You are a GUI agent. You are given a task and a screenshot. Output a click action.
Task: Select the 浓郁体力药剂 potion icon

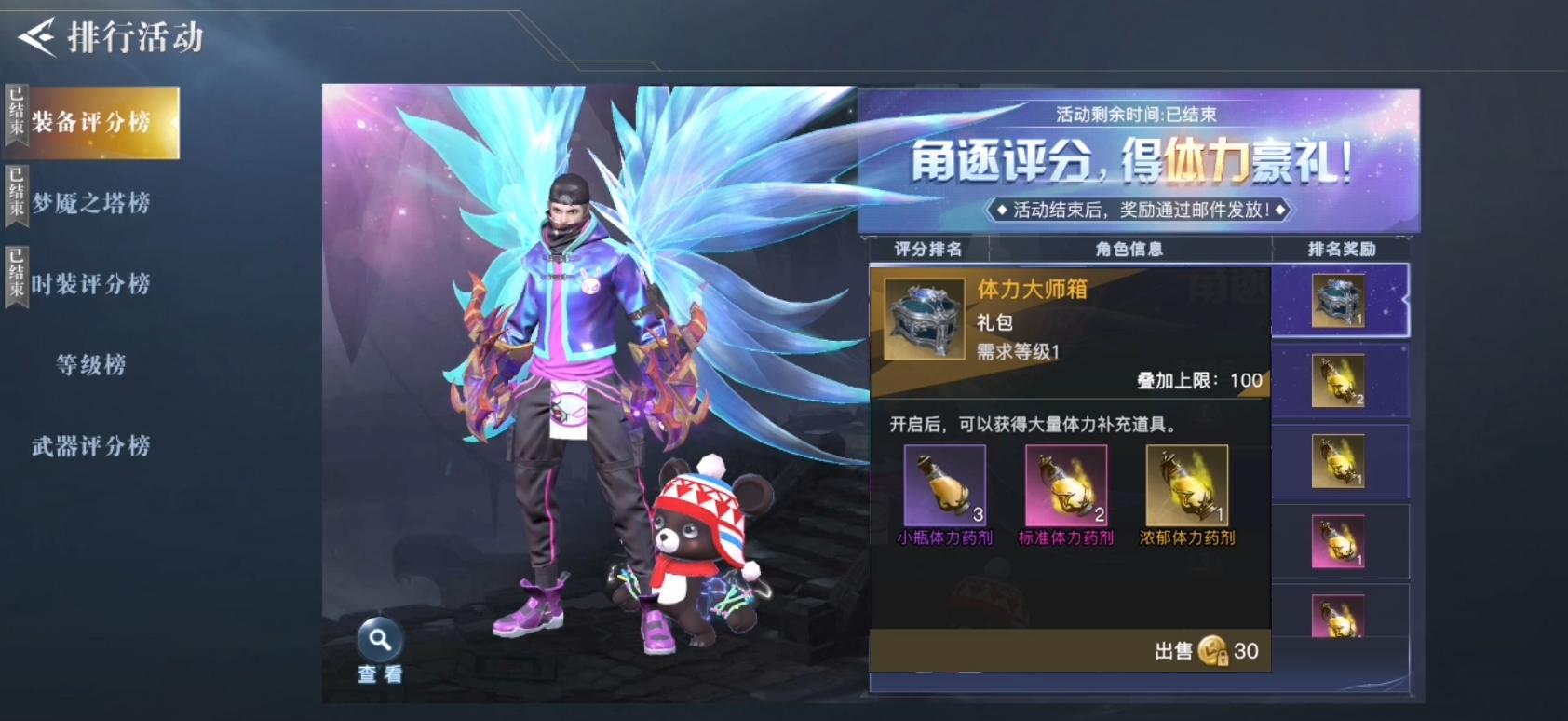[x=1185, y=485]
